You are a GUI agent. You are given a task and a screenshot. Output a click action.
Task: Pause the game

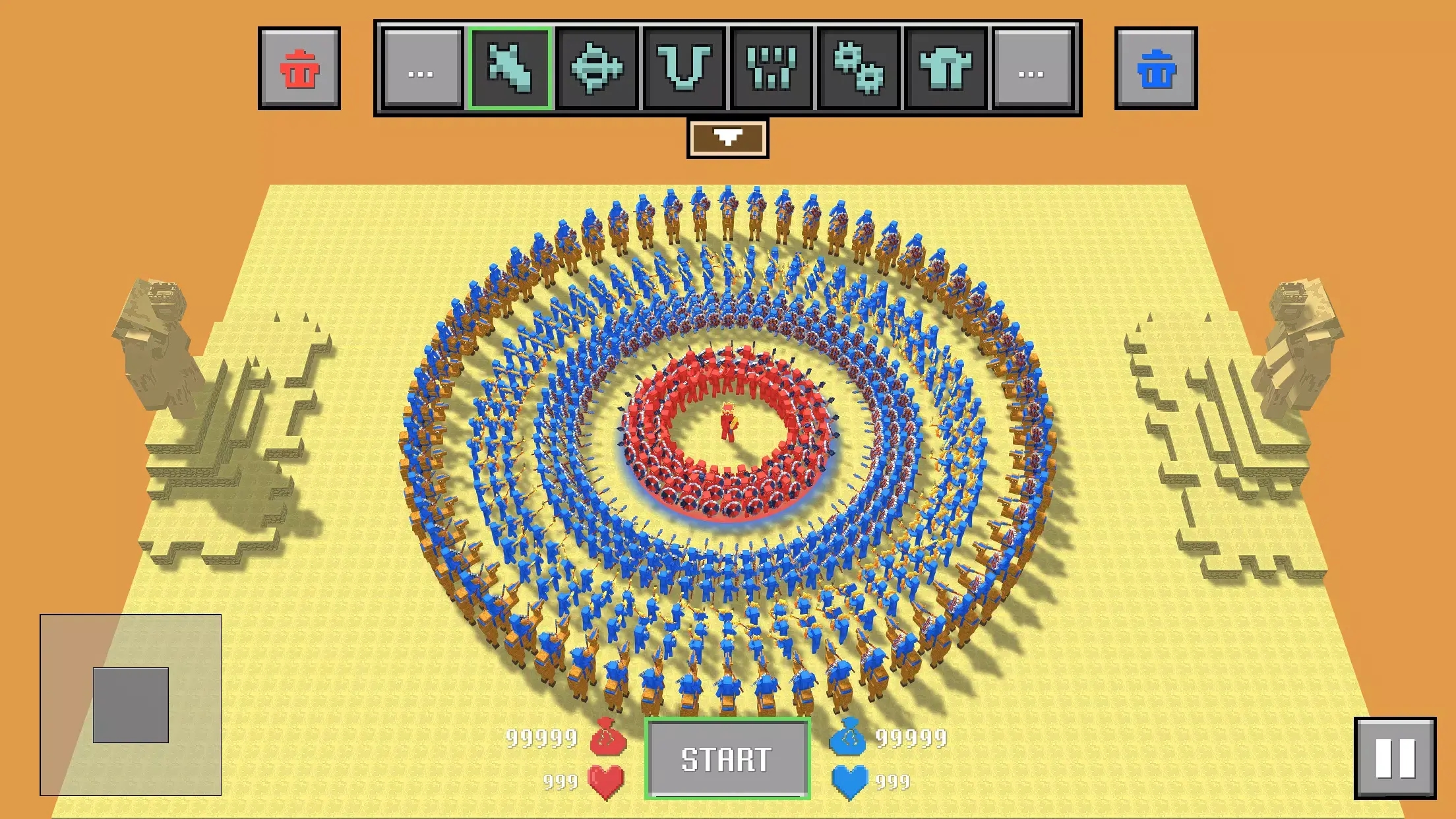pyautogui.click(x=1395, y=758)
